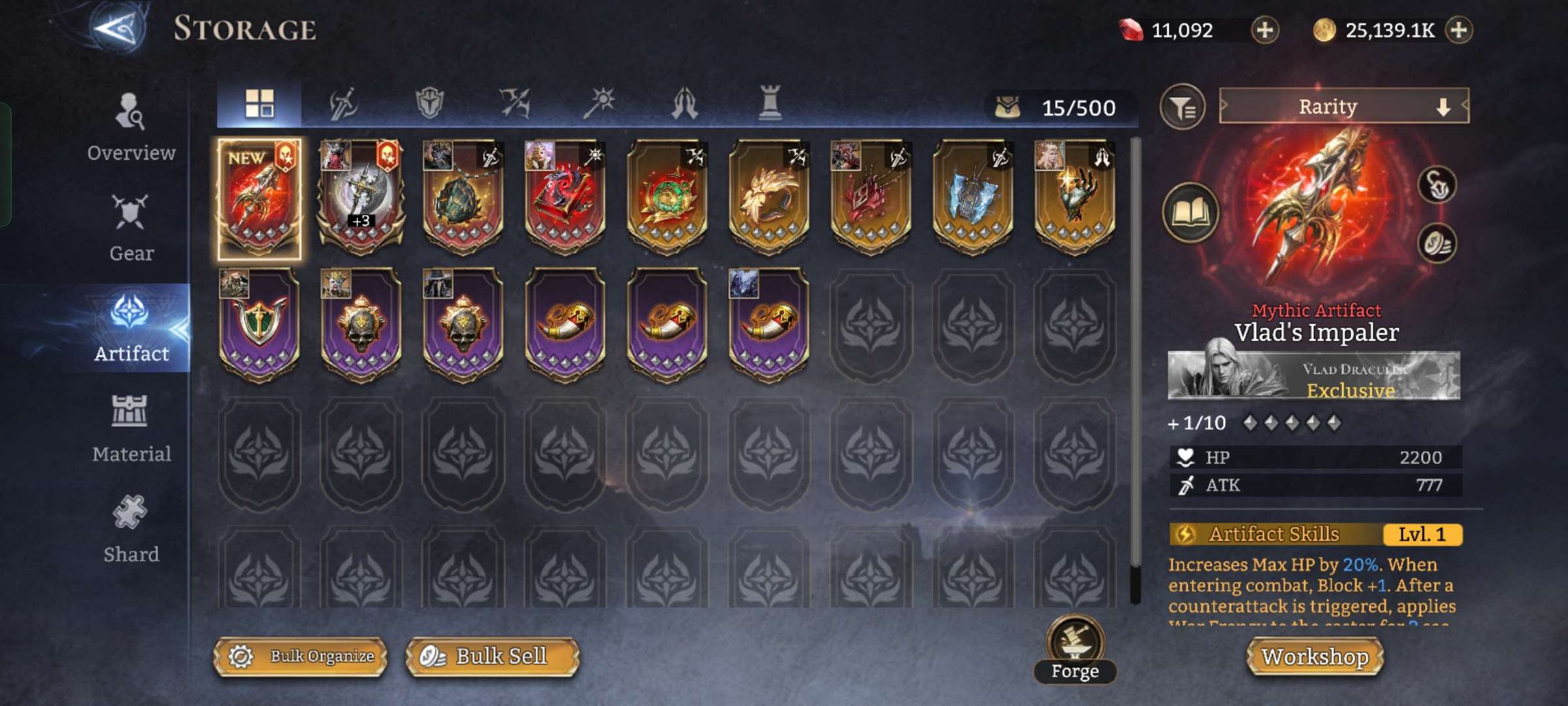1568x706 pixels.
Task: Open the artifact filter button
Action: tap(1182, 107)
